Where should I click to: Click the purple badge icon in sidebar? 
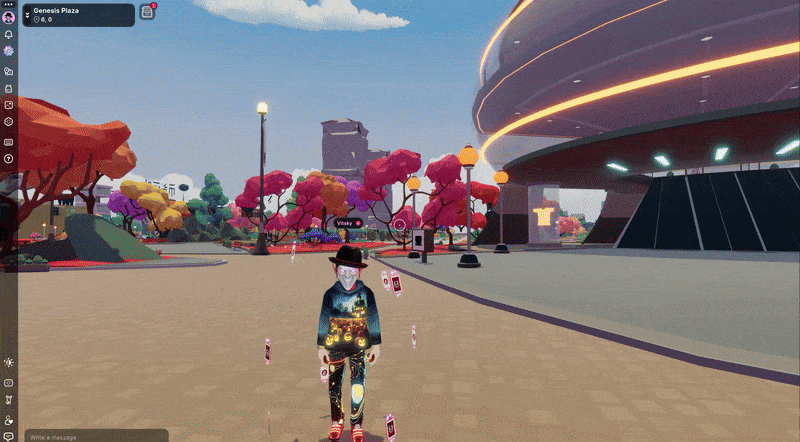(x=9, y=50)
